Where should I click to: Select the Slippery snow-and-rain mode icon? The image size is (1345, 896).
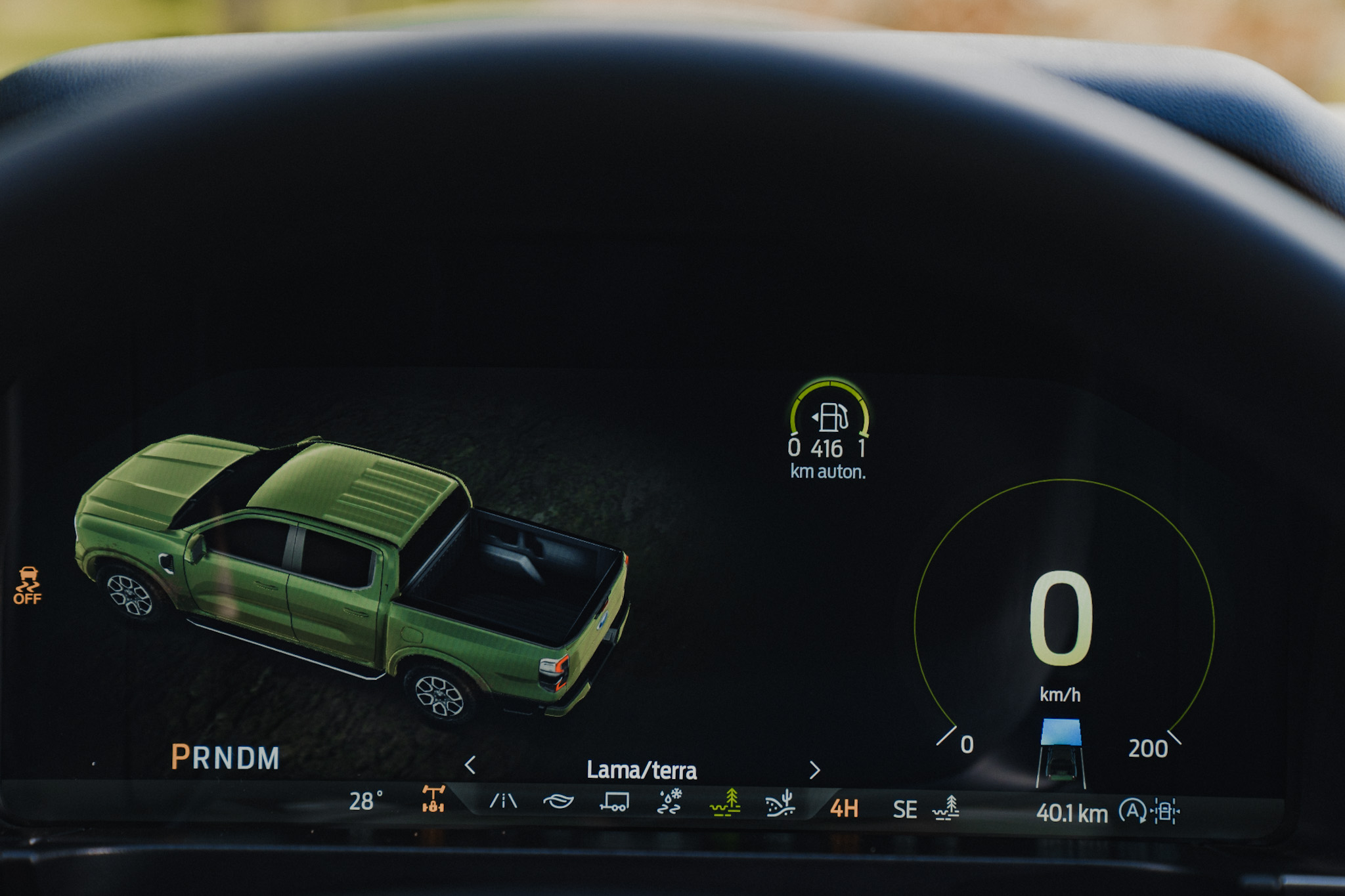coord(670,802)
